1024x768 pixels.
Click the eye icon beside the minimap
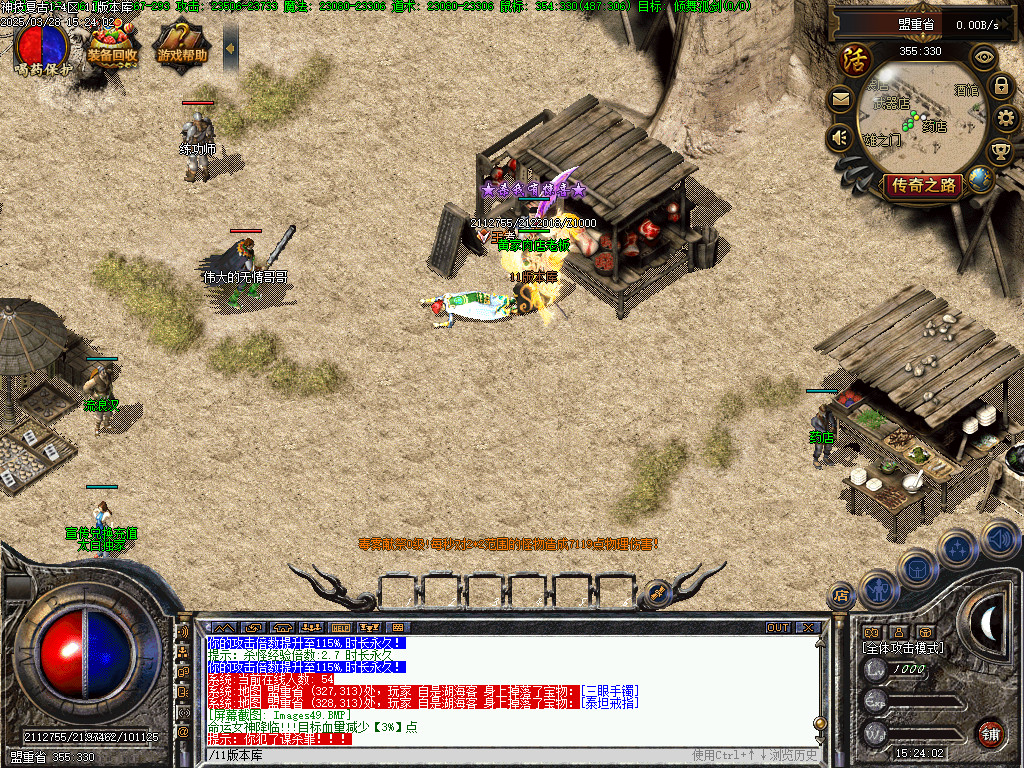(984, 57)
